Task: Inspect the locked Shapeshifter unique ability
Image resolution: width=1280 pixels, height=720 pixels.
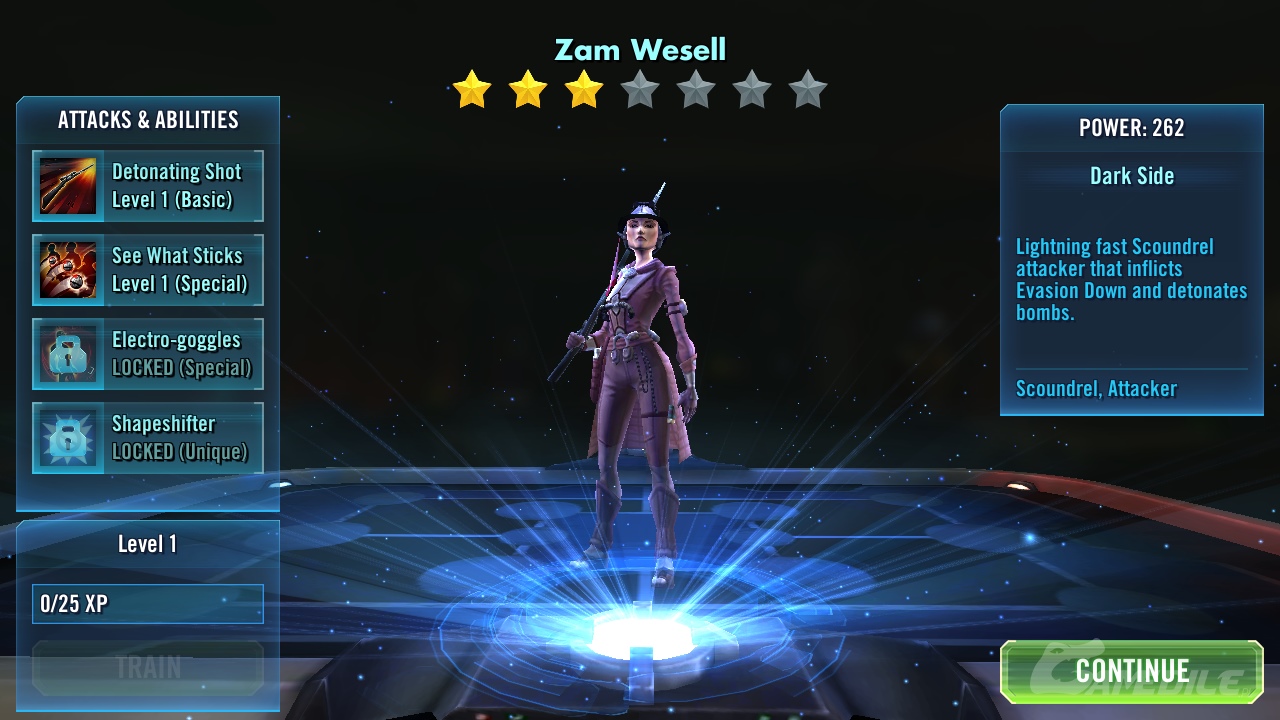Action: [x=148, y=438]
